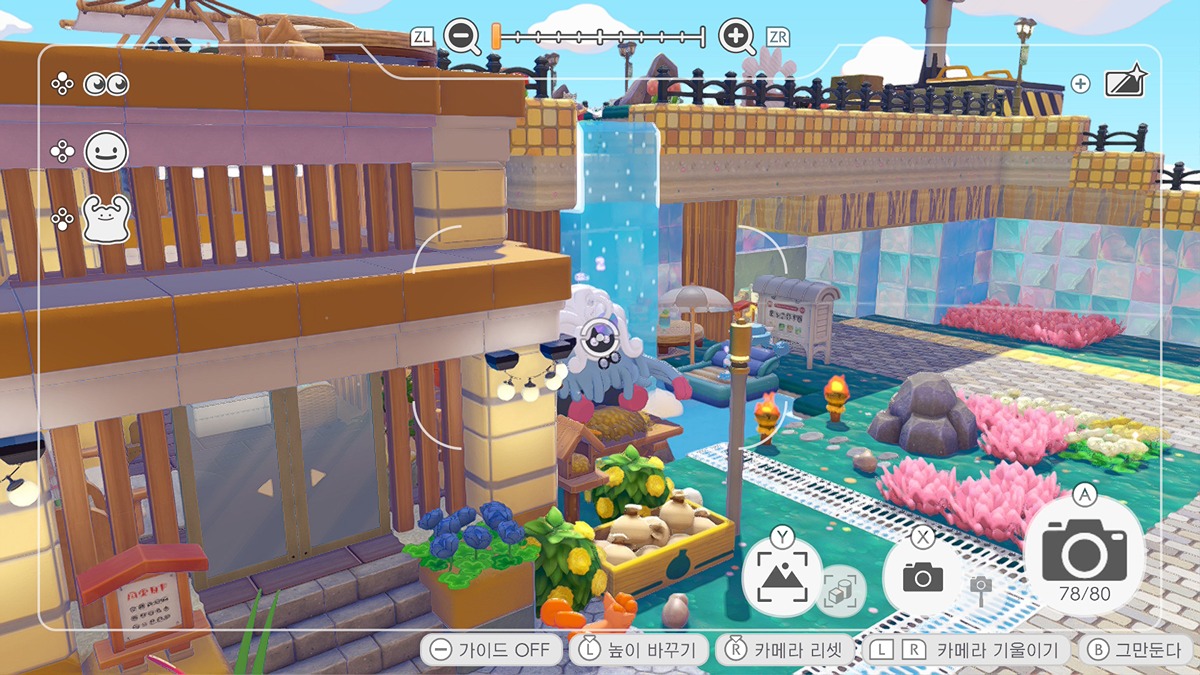Select 카메라 기울이기 to tilt camera
The height and width of the screenshot is (675, 1200).
pos(967,650)
